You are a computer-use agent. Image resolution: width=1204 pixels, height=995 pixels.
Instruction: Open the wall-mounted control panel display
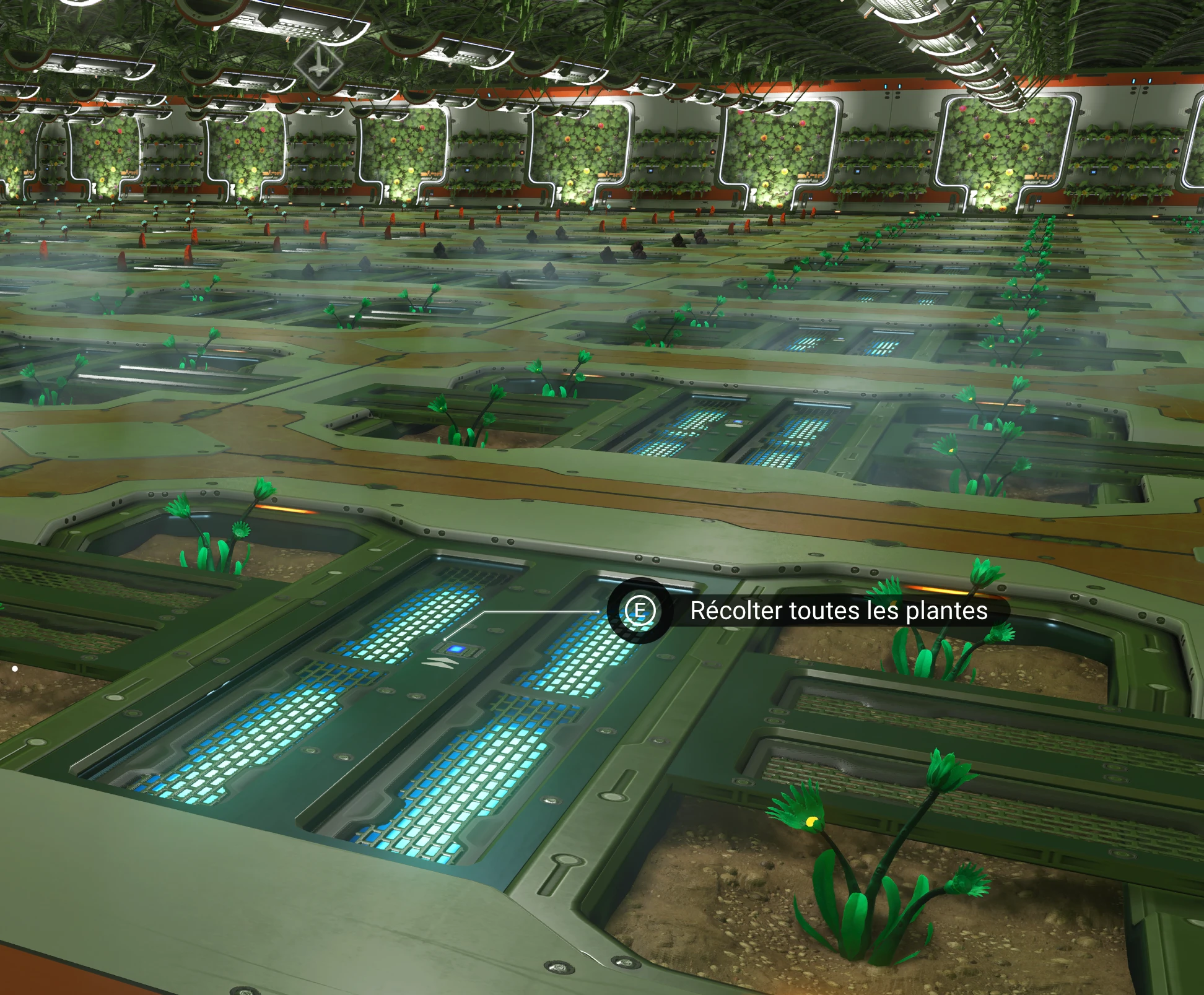point(1093,173)
